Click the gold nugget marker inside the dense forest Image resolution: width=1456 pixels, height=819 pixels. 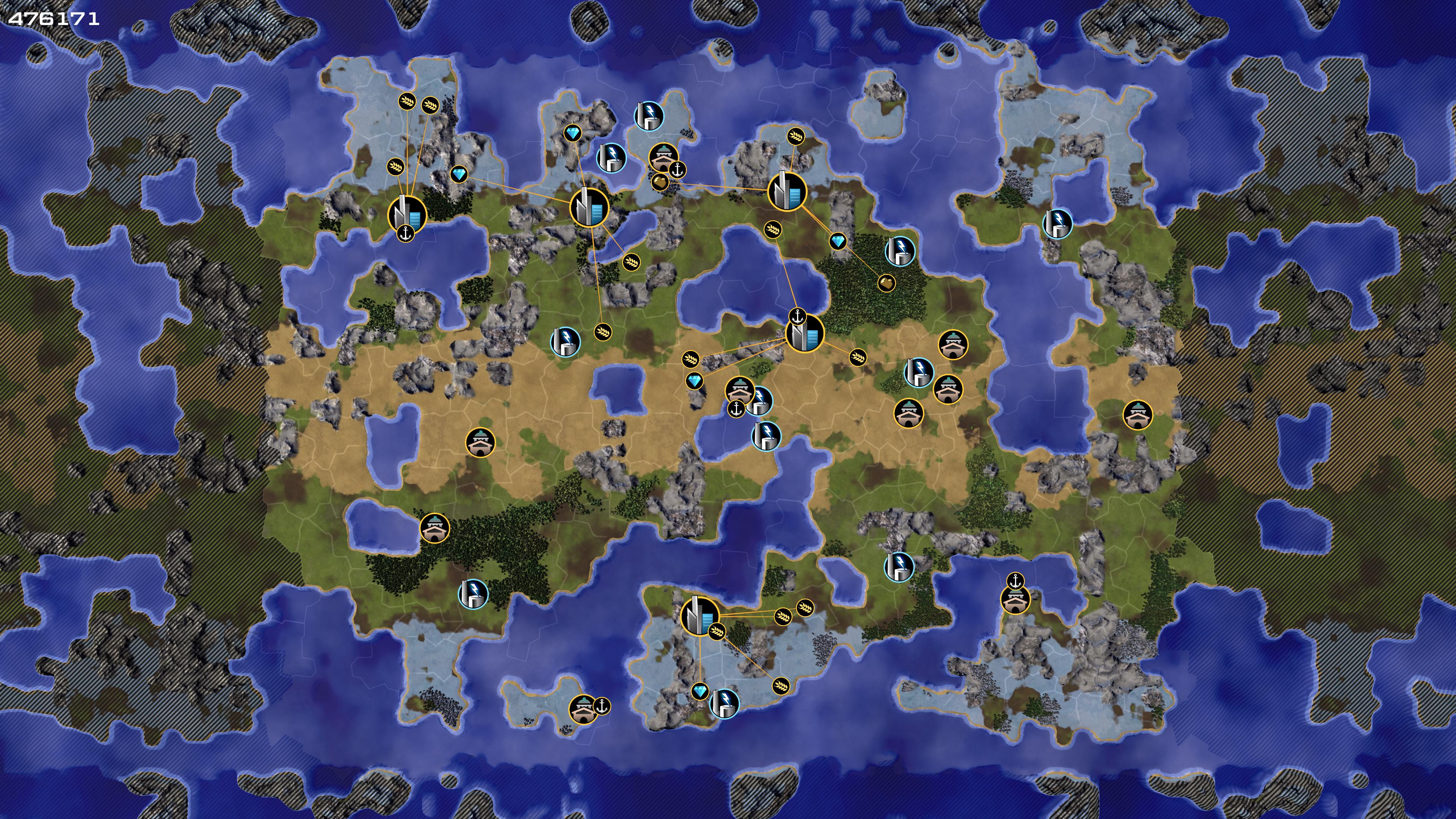(886, 282)
